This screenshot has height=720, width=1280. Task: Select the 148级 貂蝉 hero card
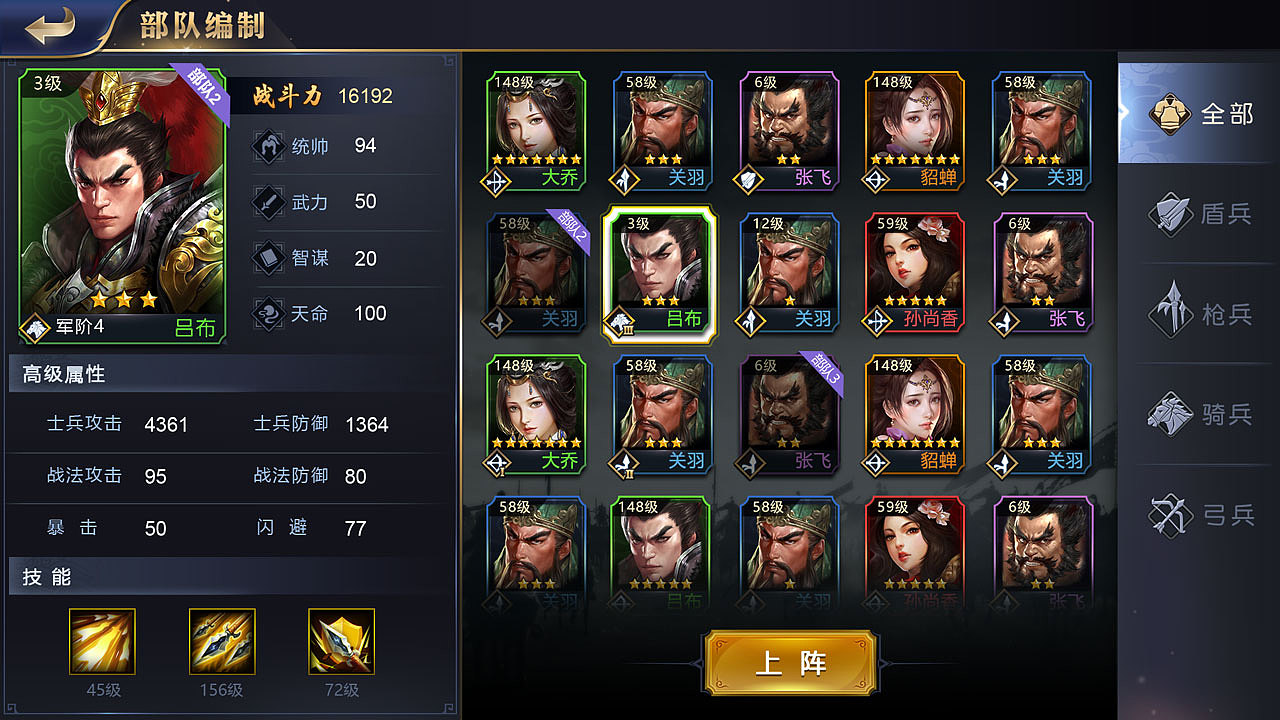(x=914, y=130)
